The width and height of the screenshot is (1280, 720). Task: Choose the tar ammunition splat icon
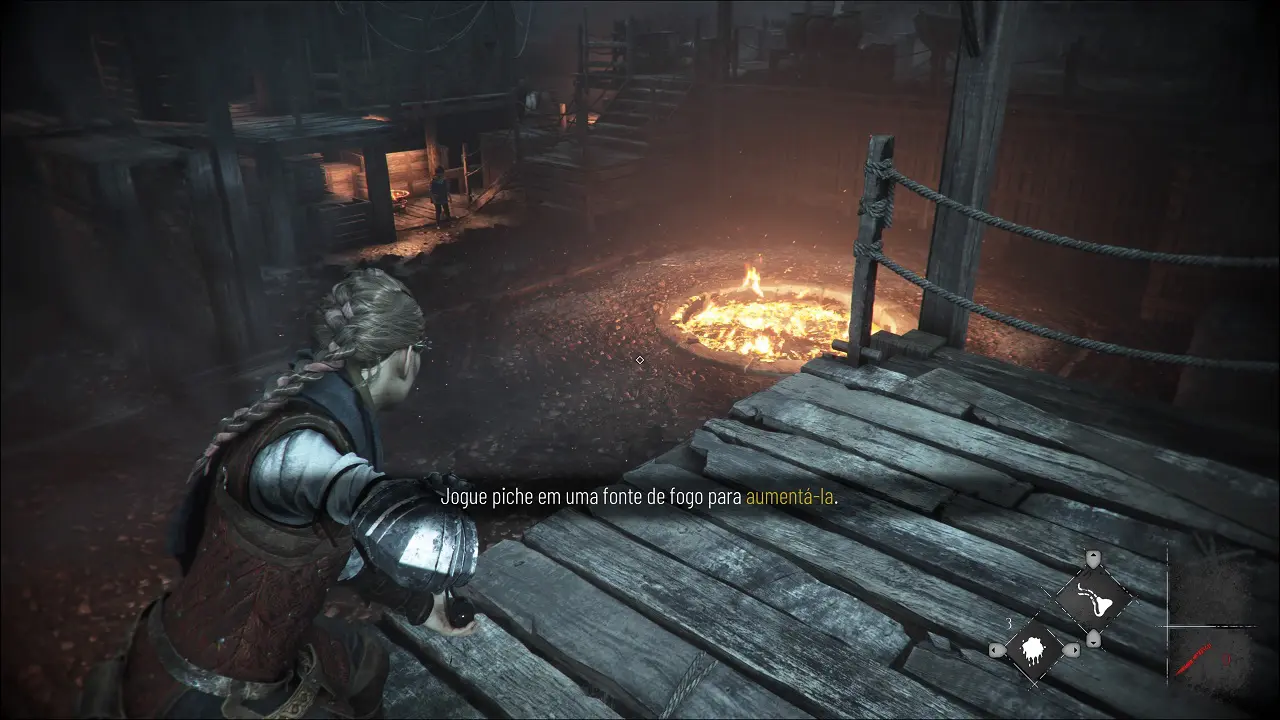pyautogui.click(x=1032, y=651)
